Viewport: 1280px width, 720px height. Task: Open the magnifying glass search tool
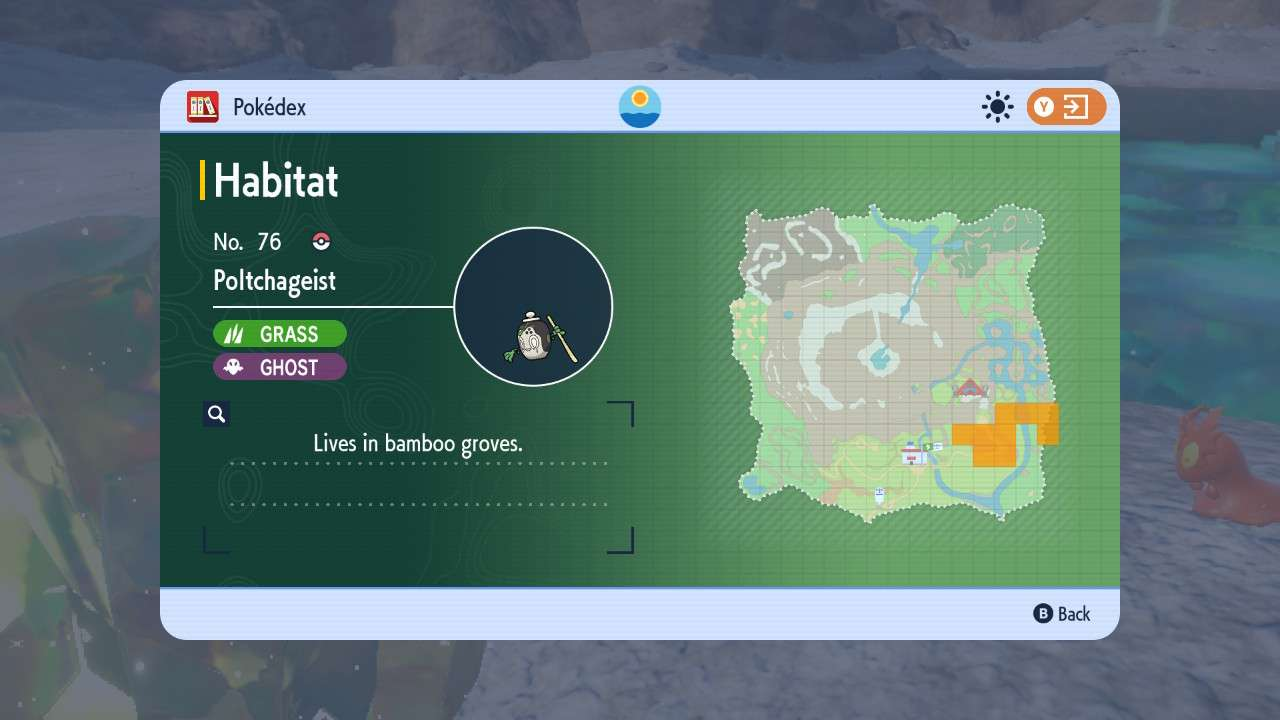pos(217,413)
